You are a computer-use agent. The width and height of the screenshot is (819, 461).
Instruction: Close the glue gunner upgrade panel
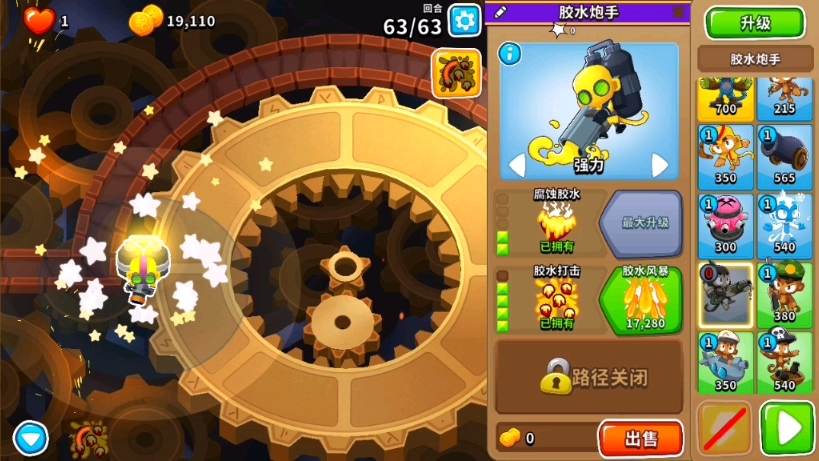[x=678, y=12]
